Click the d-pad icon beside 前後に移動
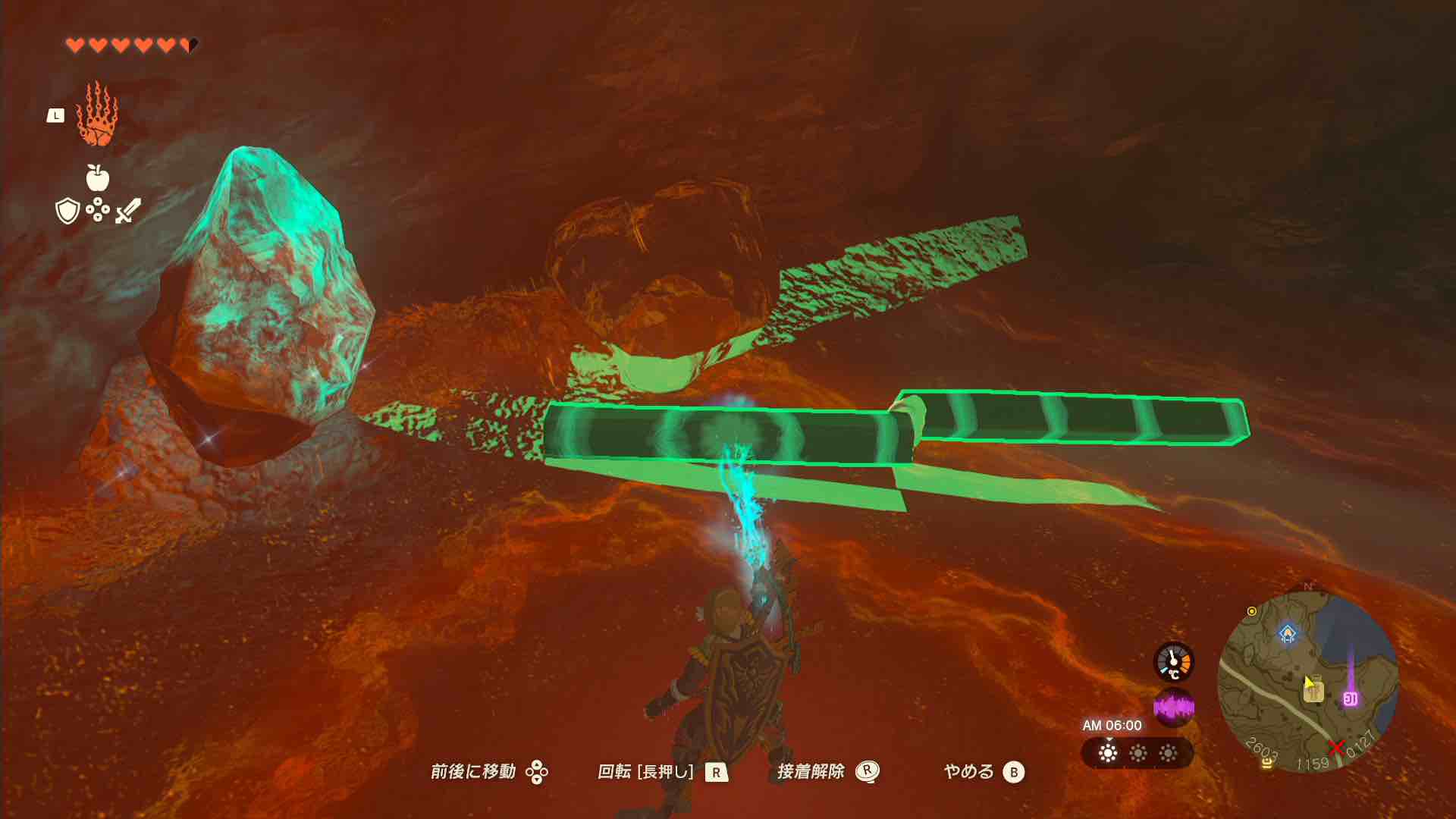The image size is (1456, 819). point(539,773)
